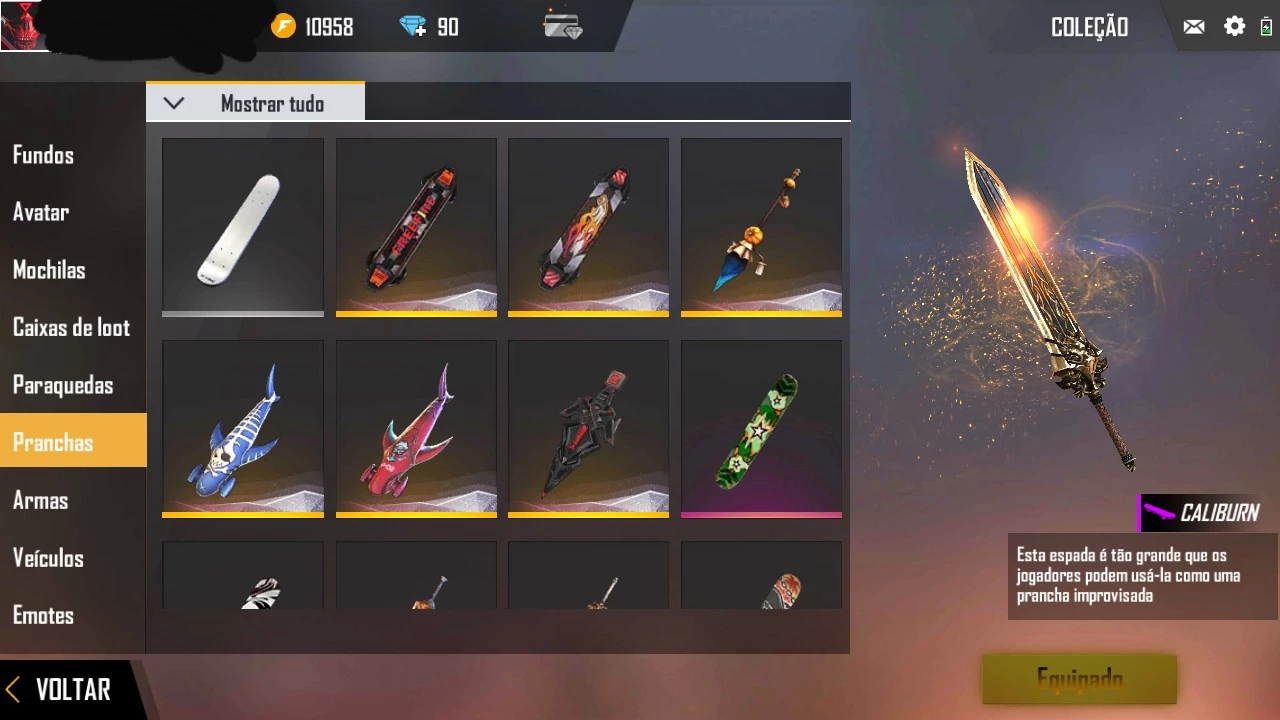This screenshot has height=720, width=1280.
Task: Click the Equipado button
Action: tap(1079, 680)
